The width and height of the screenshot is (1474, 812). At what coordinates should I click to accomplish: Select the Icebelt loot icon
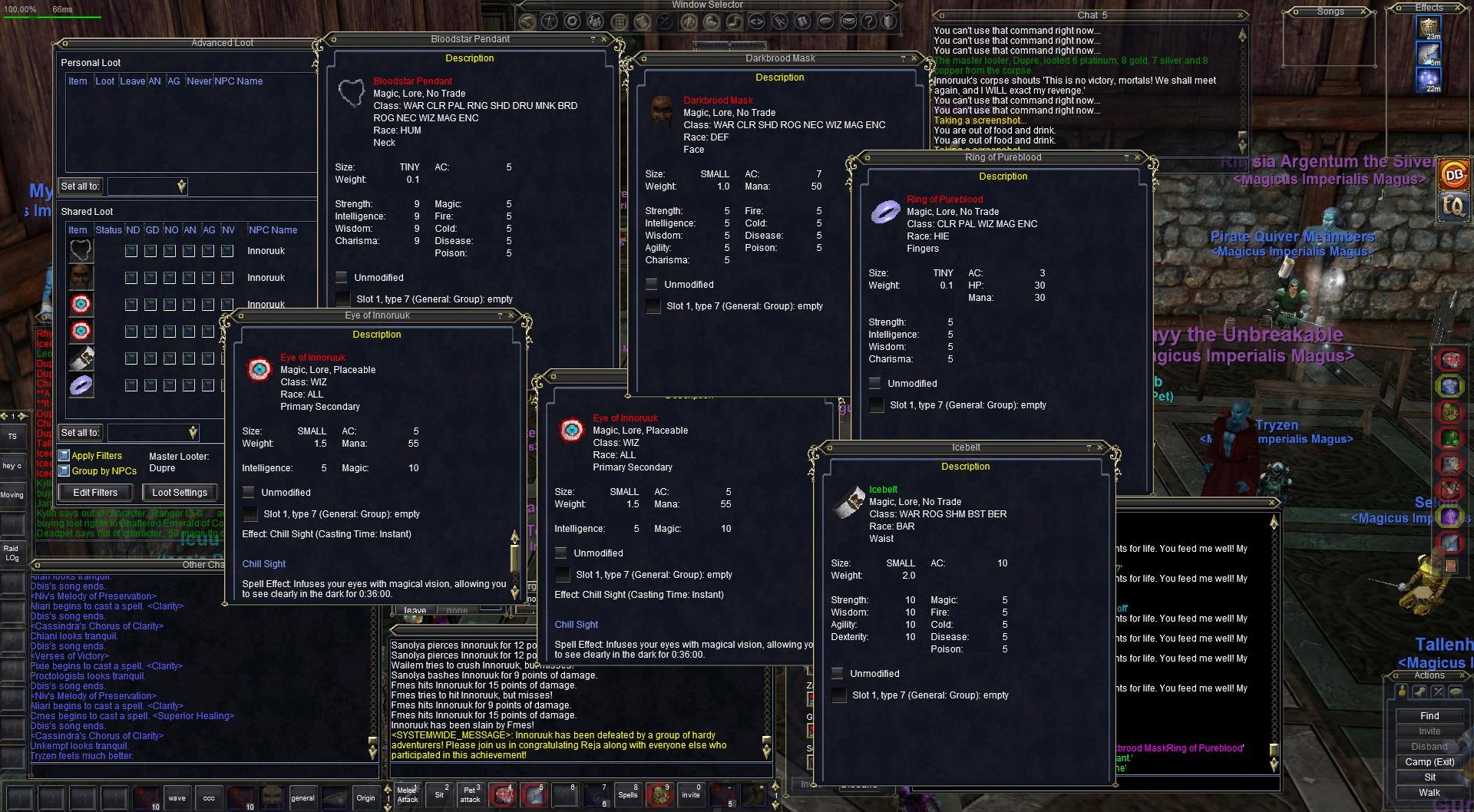(x=81, y=358)
